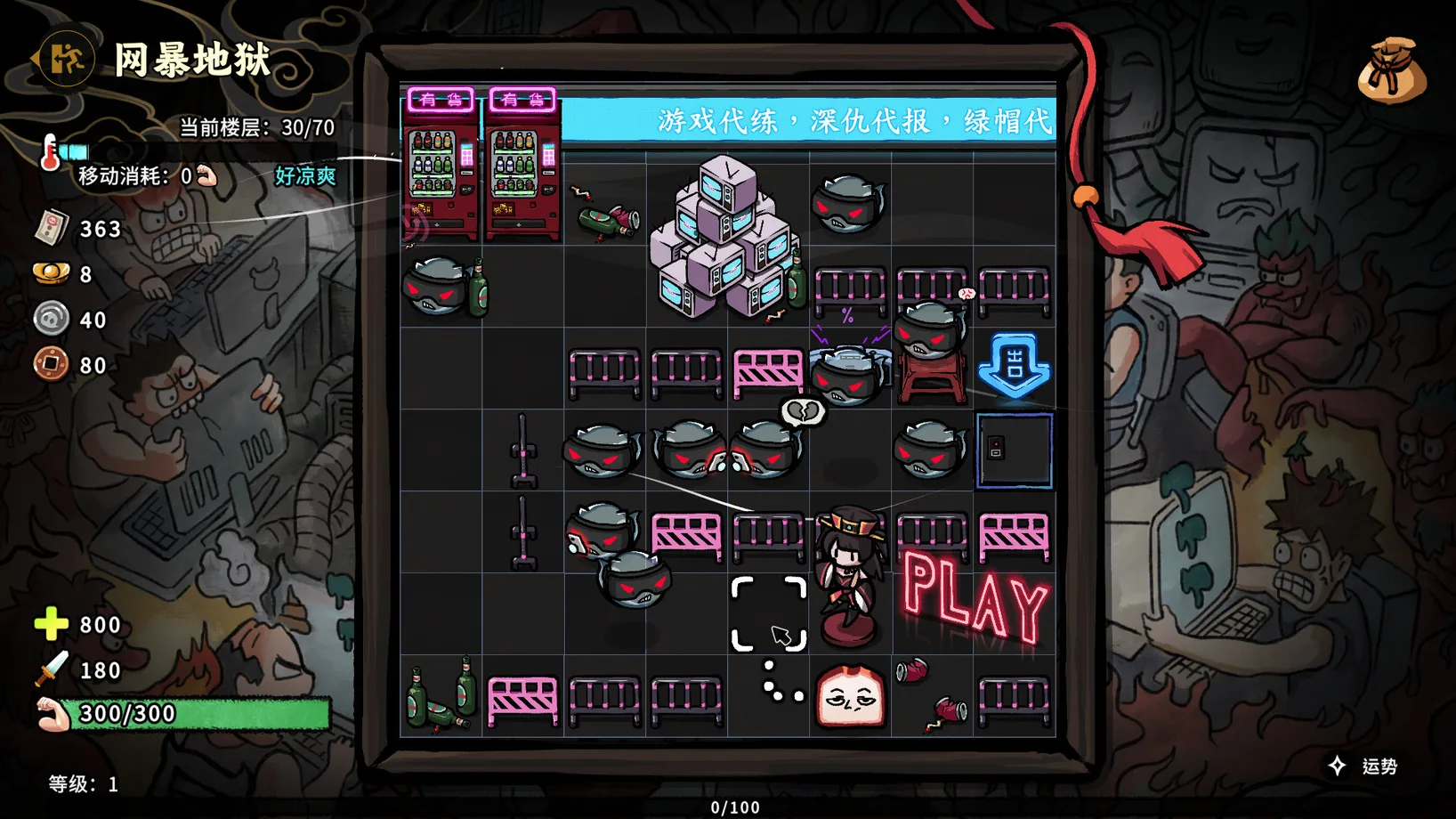Select the blue-outlined door tile
The image size is (1456, 819).
click(x=1014, y=450)
